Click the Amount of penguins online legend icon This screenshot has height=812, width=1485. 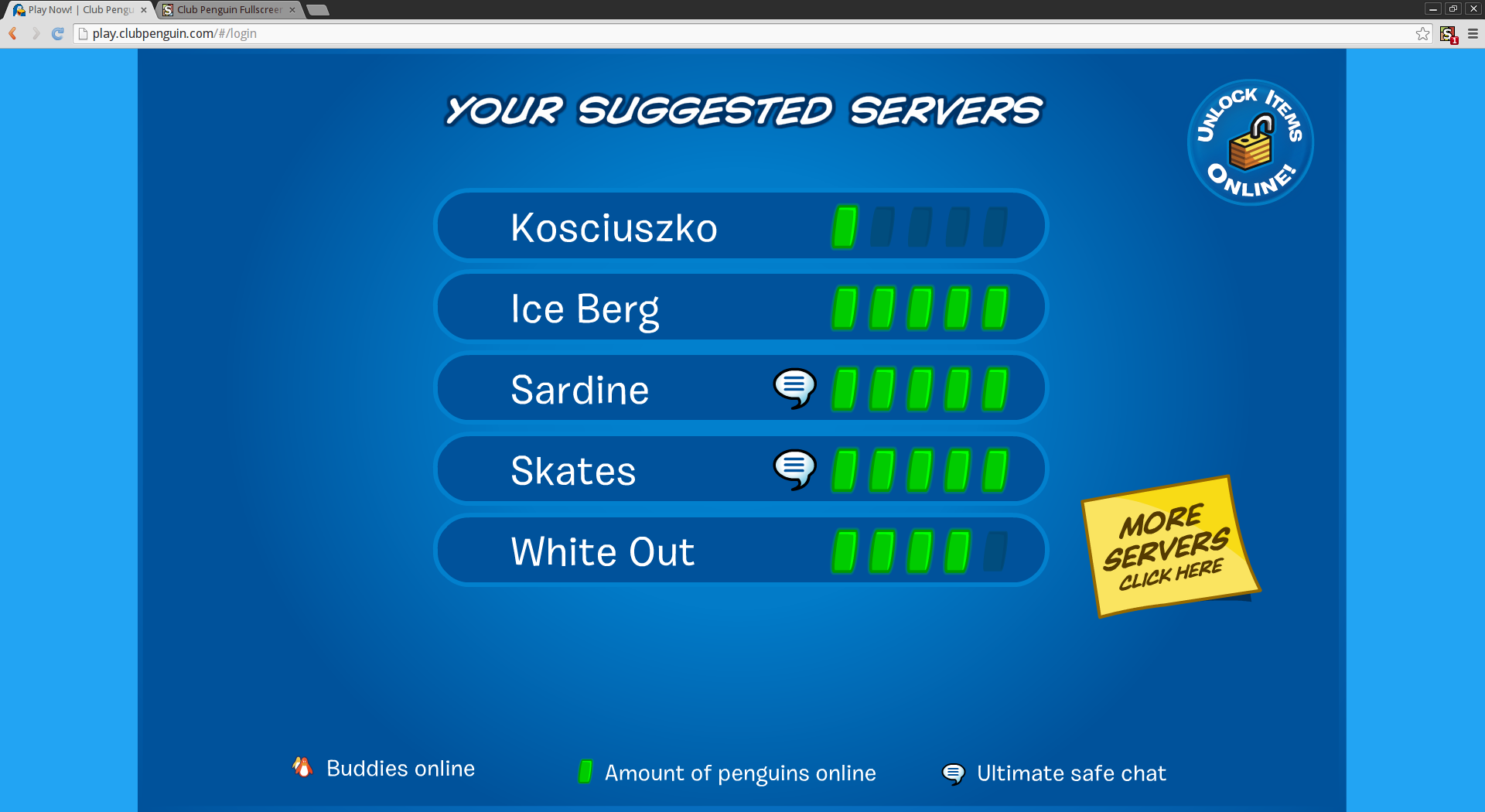coord(585,771)
